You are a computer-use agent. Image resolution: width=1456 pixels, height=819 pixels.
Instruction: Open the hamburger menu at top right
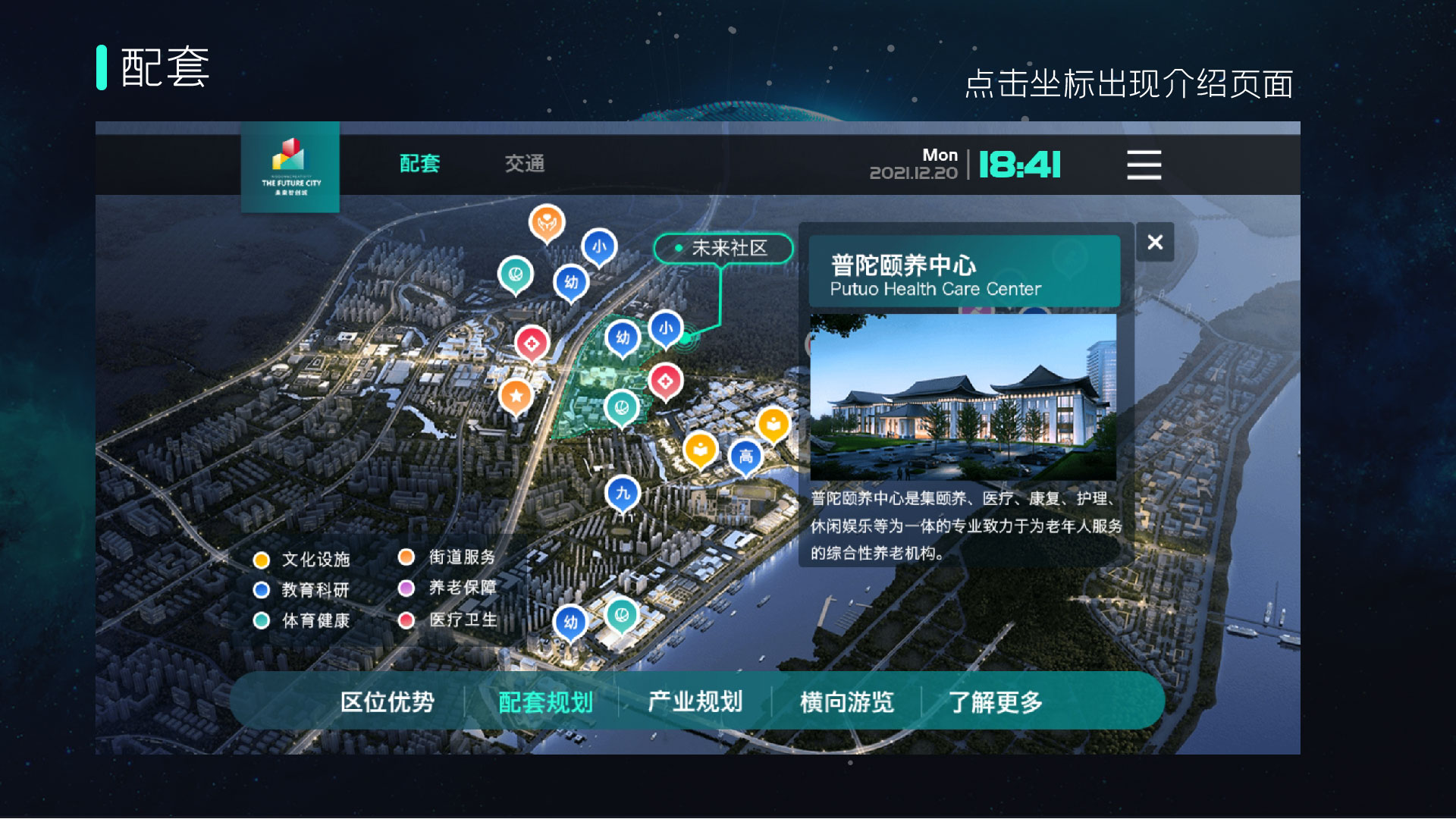tap(1144, 165)
